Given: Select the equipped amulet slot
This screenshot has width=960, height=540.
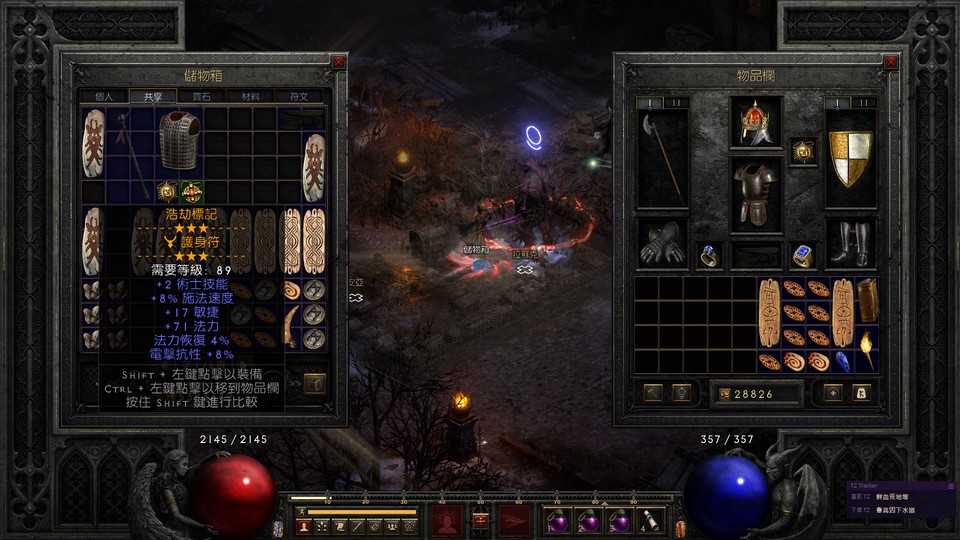Looking at the screenshot, I should pyautogui.click(x=803, y=151).
